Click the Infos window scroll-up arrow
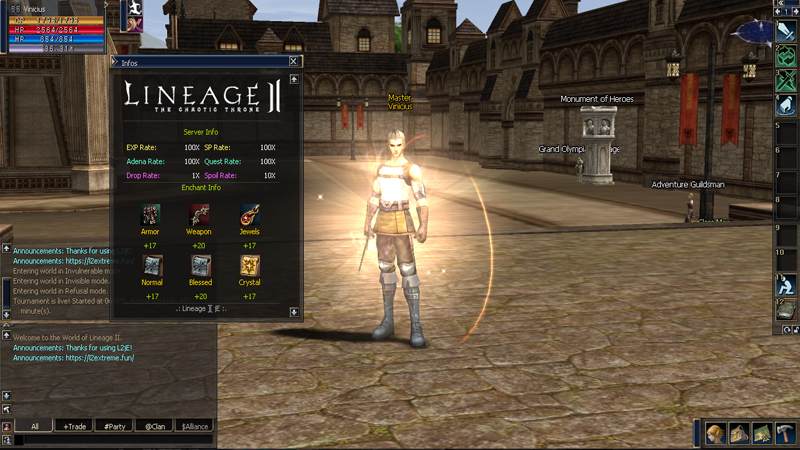 [x=294, y=79]
